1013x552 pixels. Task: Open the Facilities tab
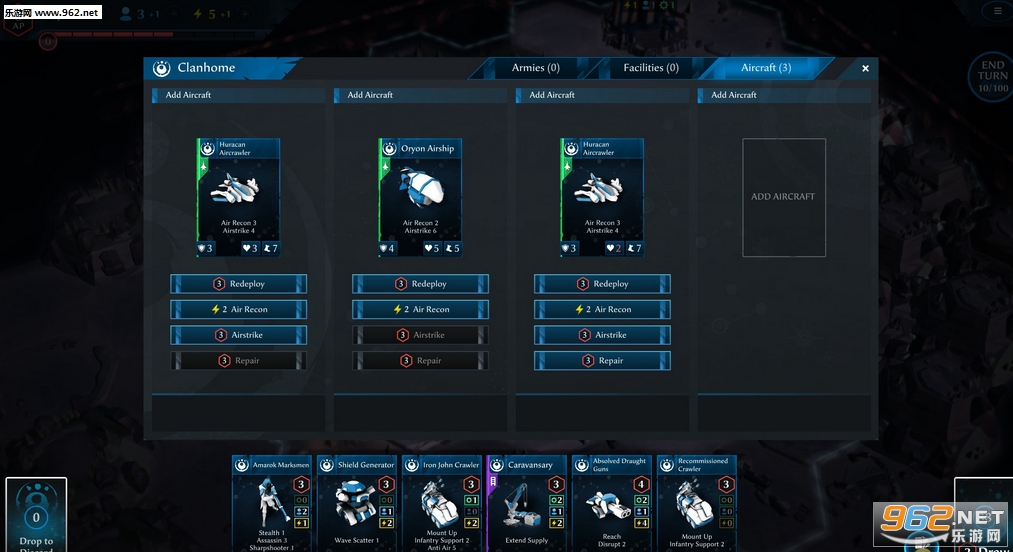coord(650,68)
